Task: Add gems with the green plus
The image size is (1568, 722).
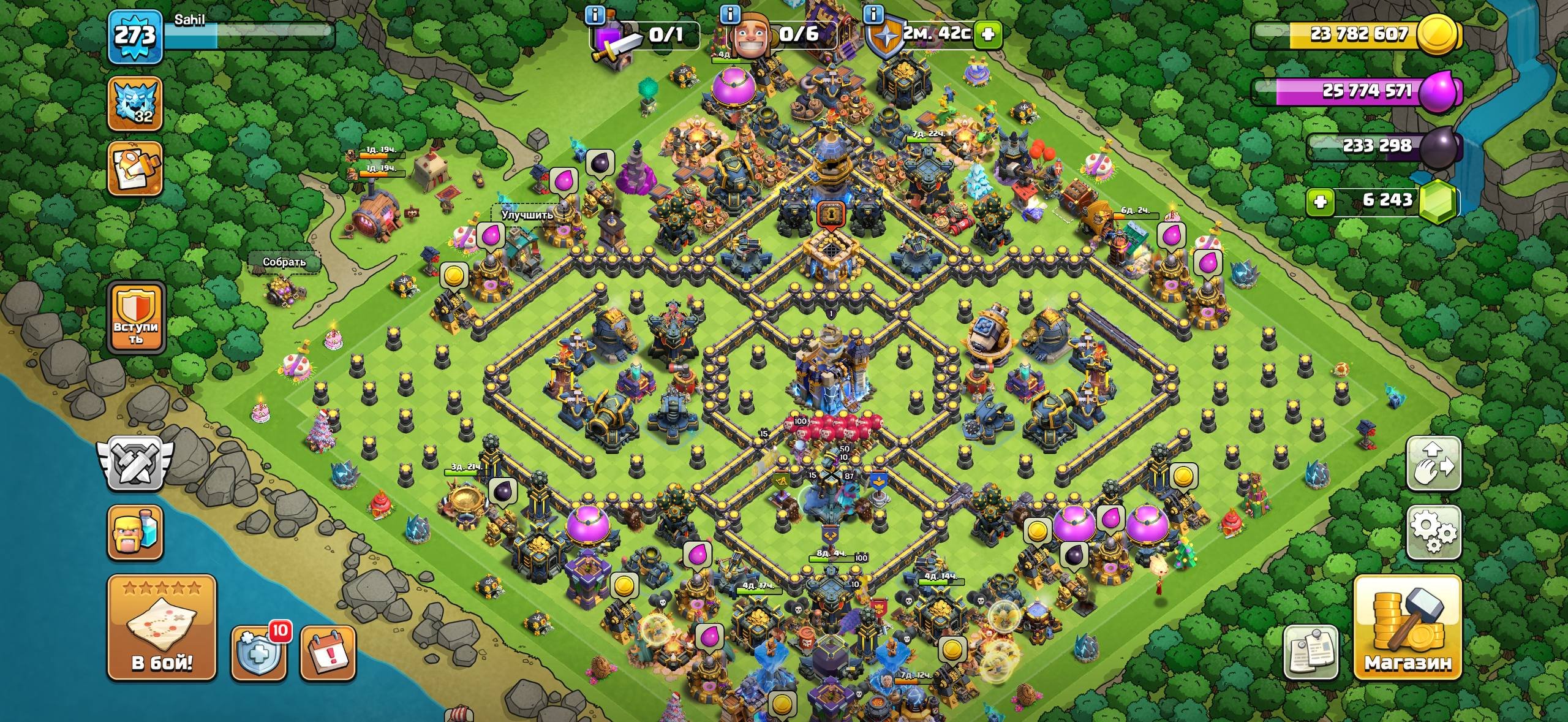Action: 1321,201
